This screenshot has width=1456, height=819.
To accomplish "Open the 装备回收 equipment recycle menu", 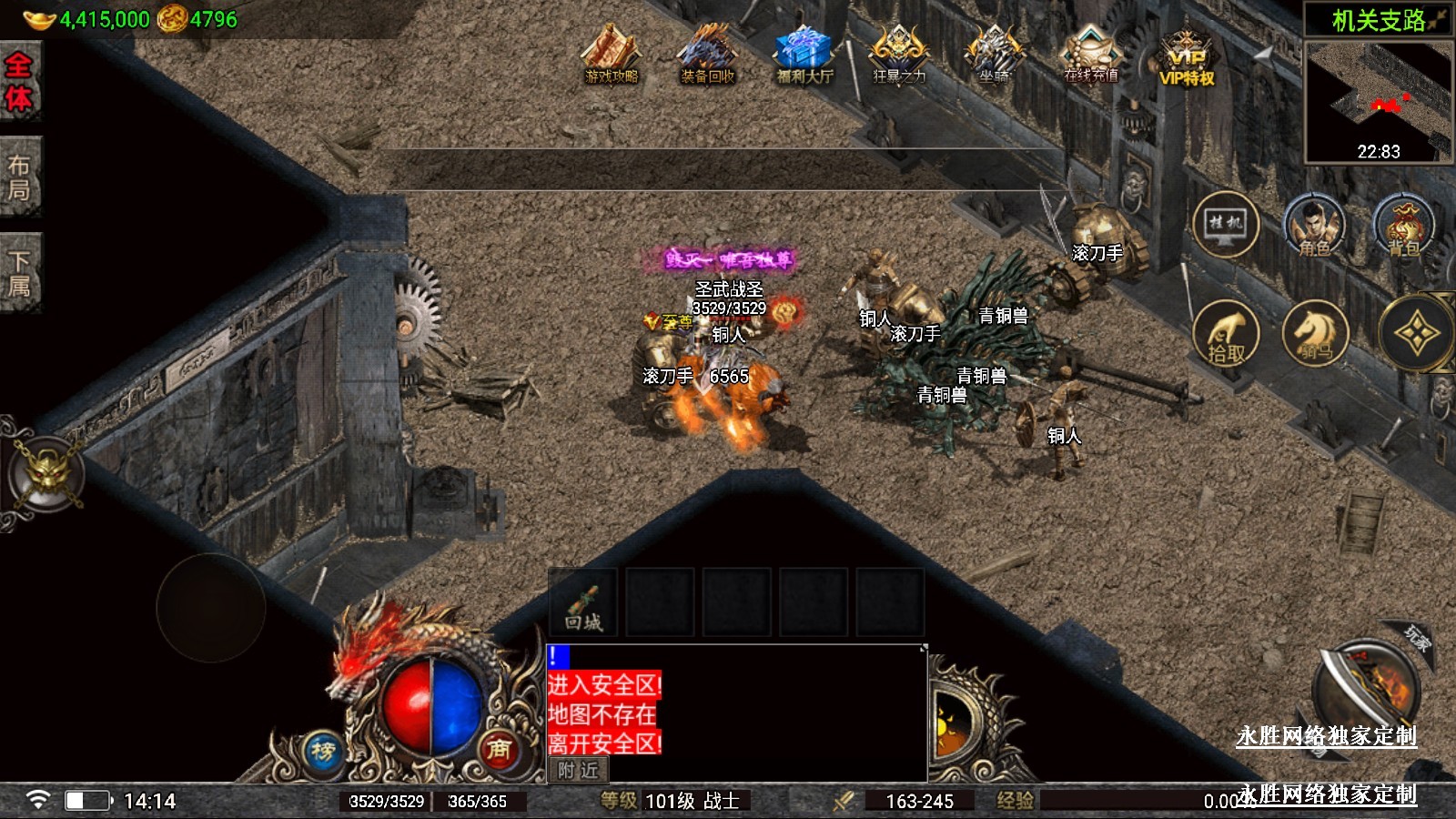I will pos(707,56).
